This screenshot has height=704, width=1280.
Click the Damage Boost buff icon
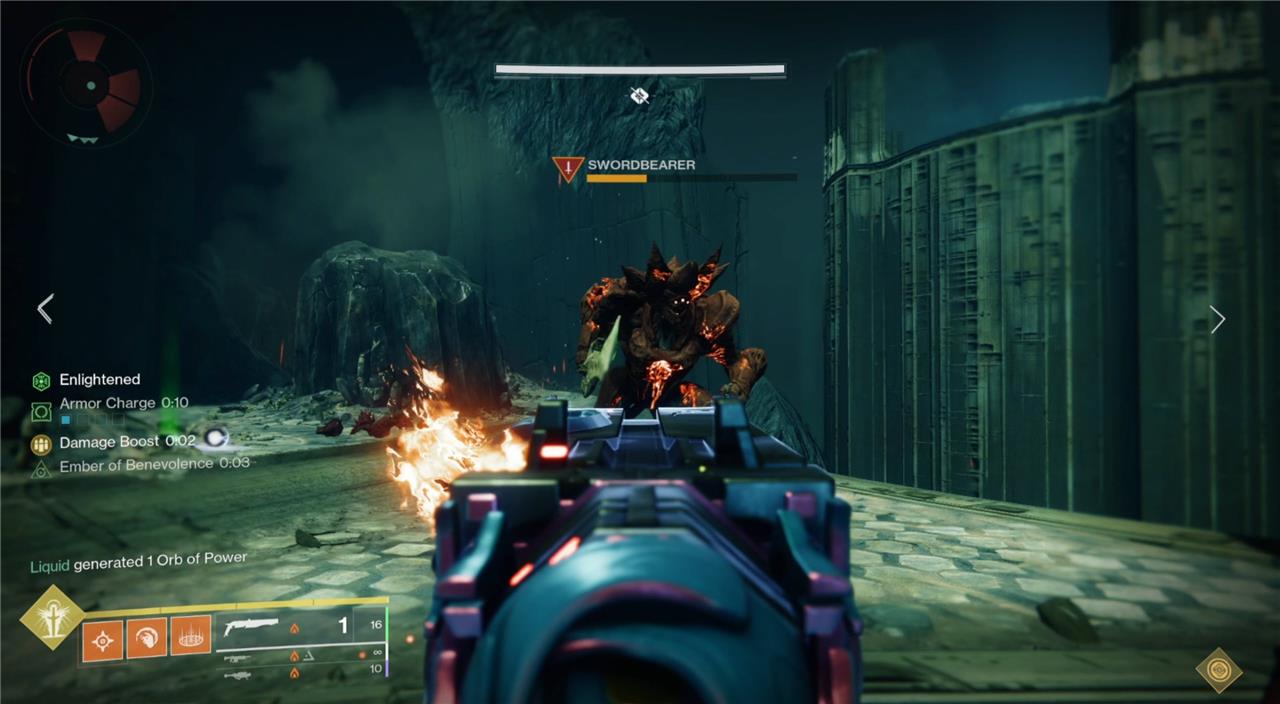(41, 443)
